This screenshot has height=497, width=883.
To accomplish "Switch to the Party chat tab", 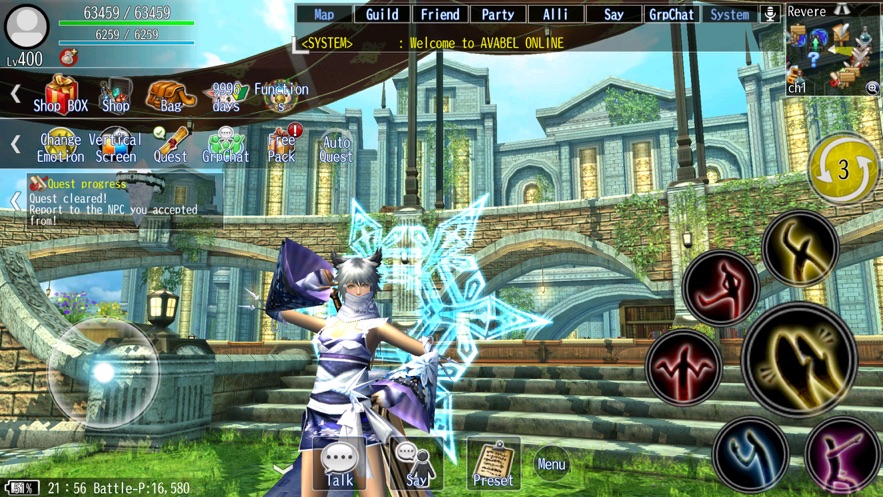I will 498,14.
